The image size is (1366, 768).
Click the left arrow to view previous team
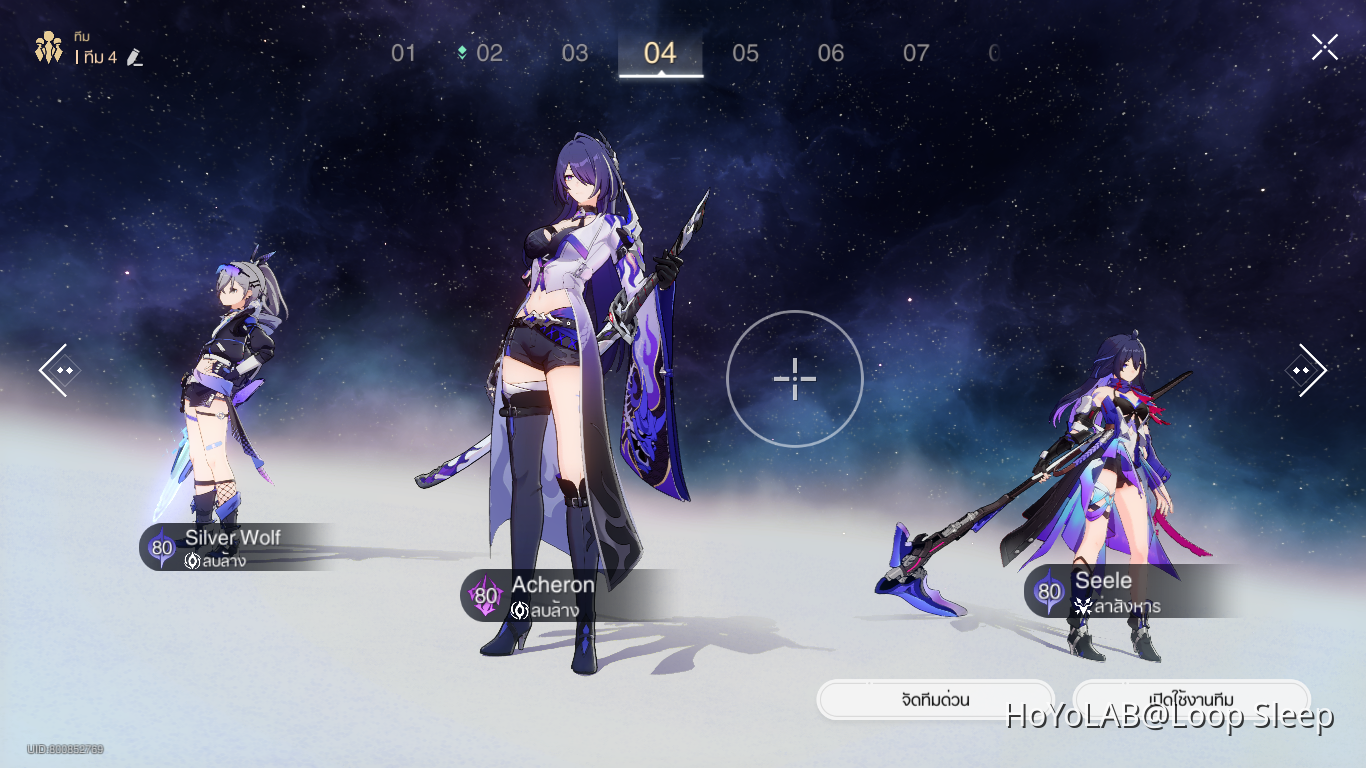[x=60, y=370]
